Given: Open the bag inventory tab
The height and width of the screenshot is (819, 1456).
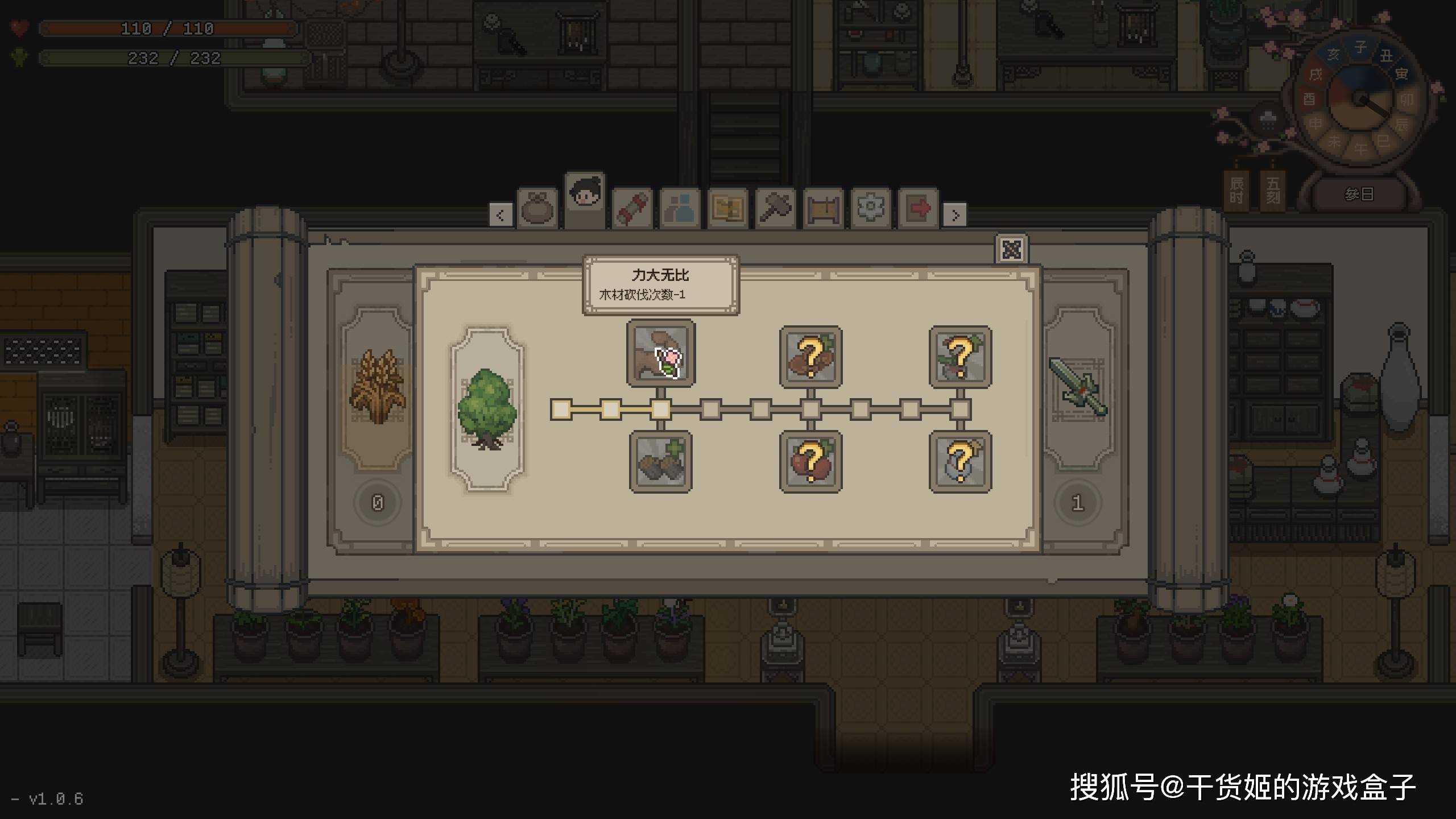Looking at the screenshot, I should 537,208.
